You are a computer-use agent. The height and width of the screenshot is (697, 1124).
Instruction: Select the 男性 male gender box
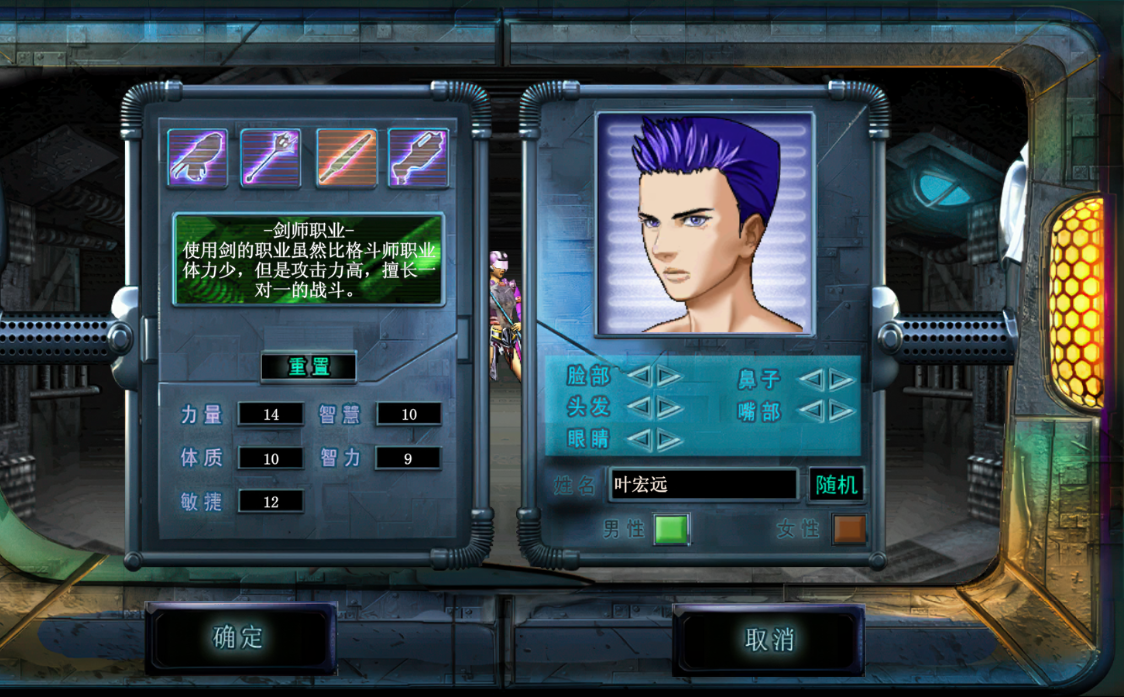671,529
